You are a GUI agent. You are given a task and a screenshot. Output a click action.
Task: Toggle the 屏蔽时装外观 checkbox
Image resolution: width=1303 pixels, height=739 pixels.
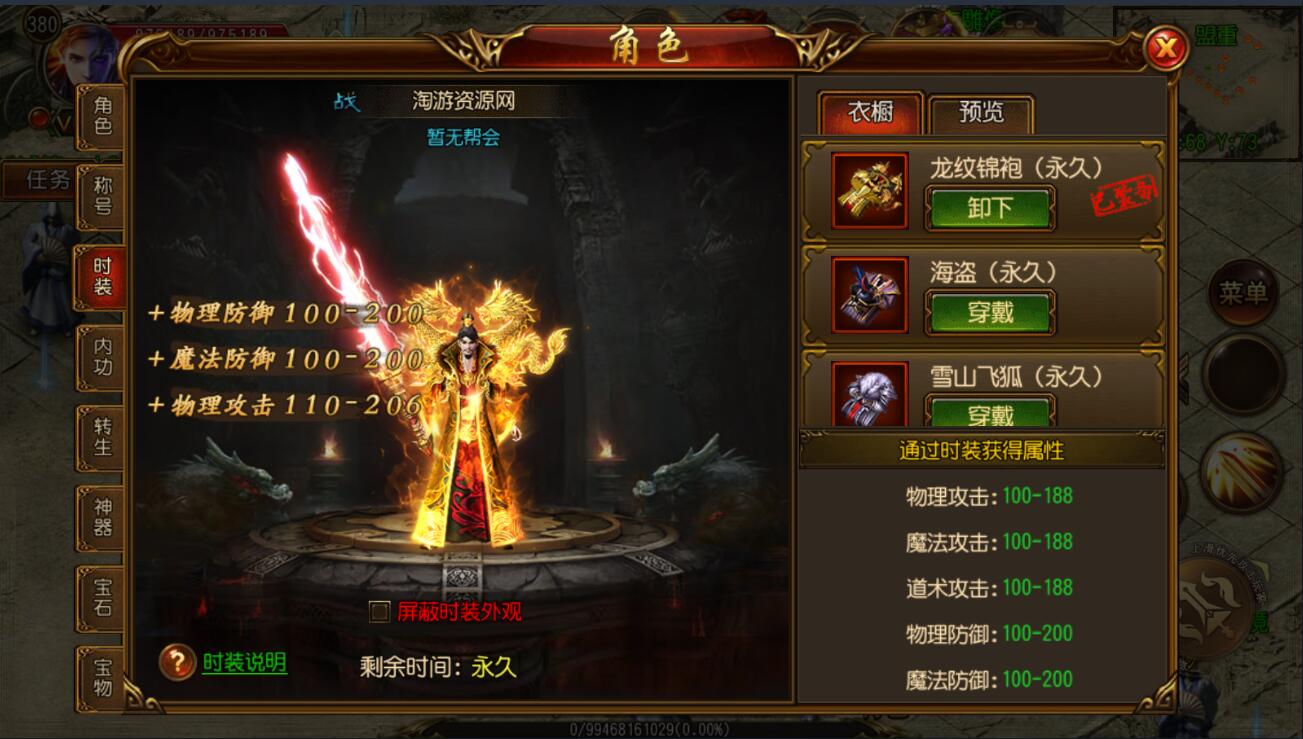click(x=379, y=612)
